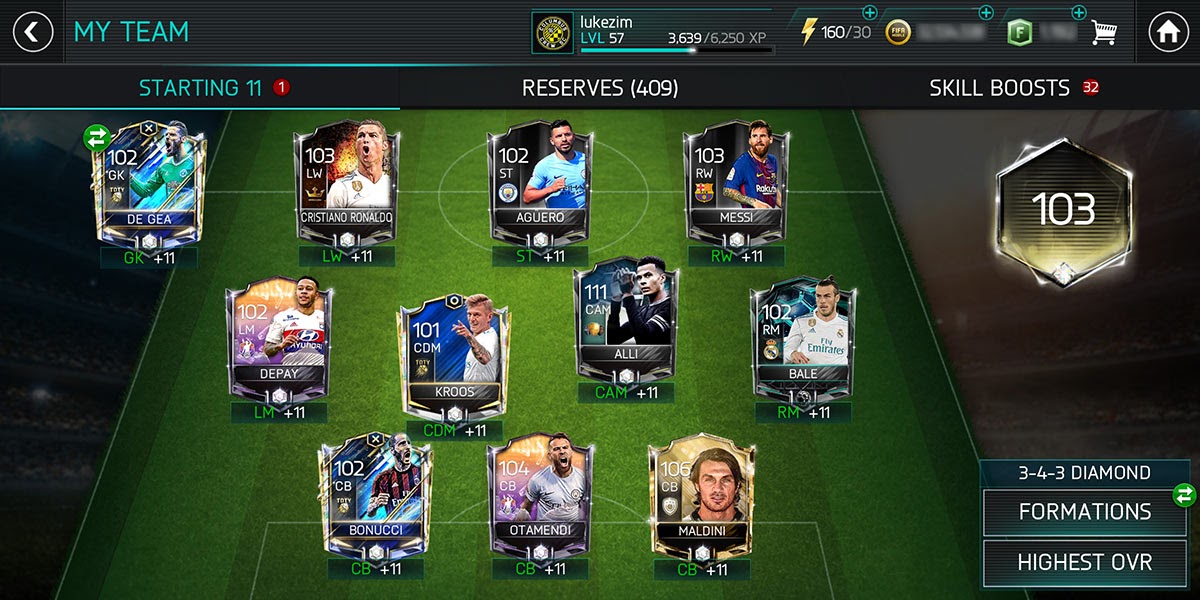1200x600 pixels.
Task: Open the home screen icon
Action: (x=1168, y=32)
